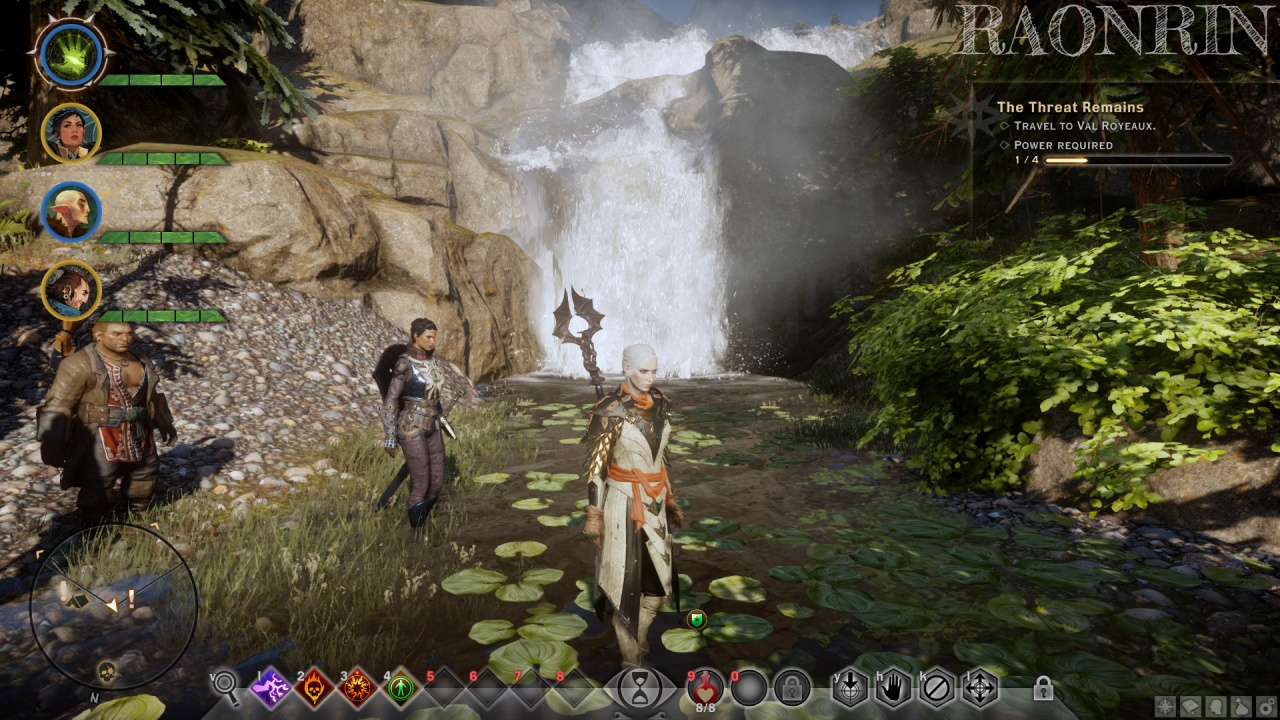
Task: Issue the attack-my-target party command
Action: click(850, 688)
